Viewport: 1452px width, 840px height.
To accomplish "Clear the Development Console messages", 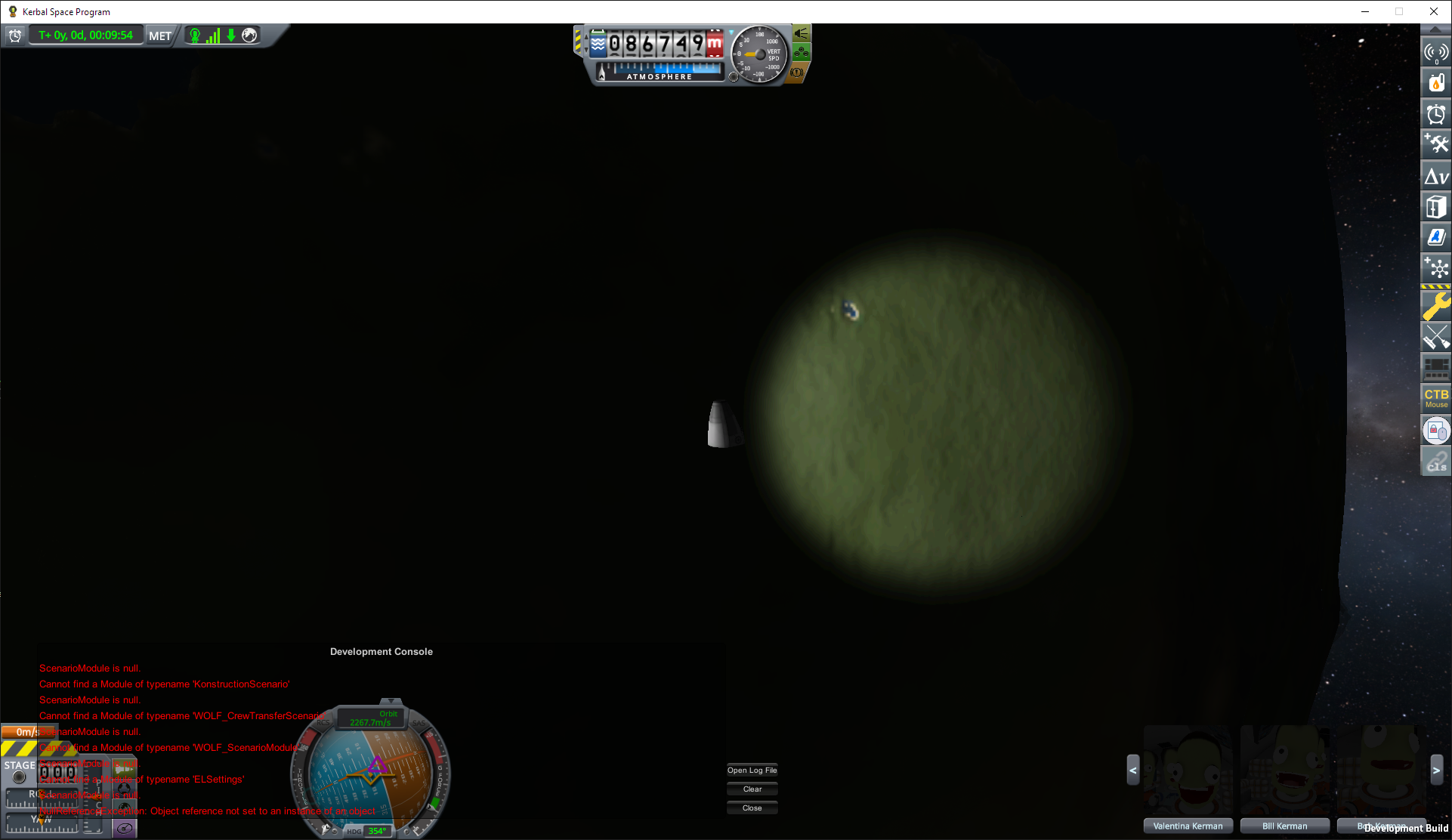I will [752, 788].
